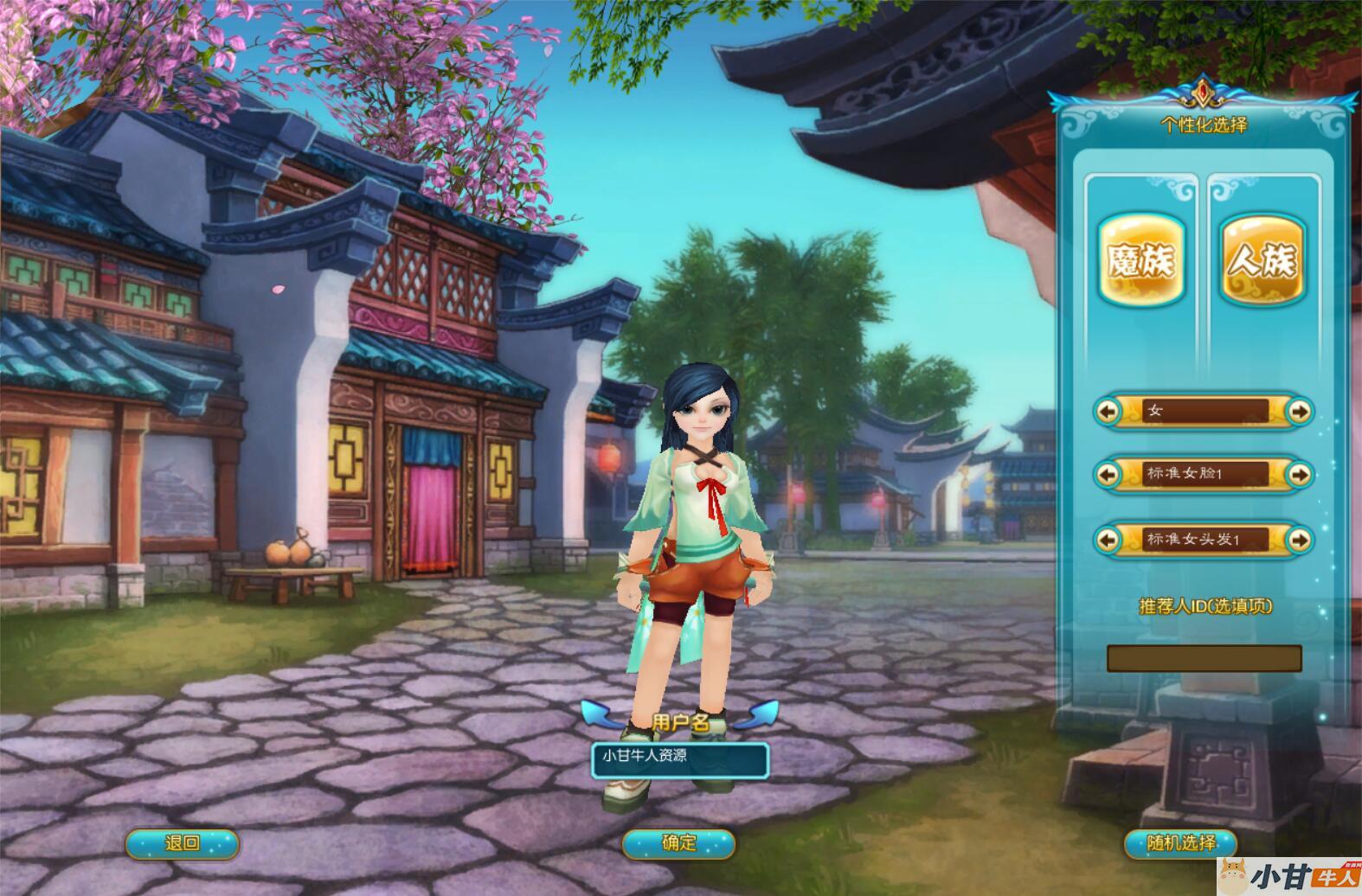Switch to previous face from 标准女脸1
This screenshot has width=1362, height=896.
tap(1108, 474)
